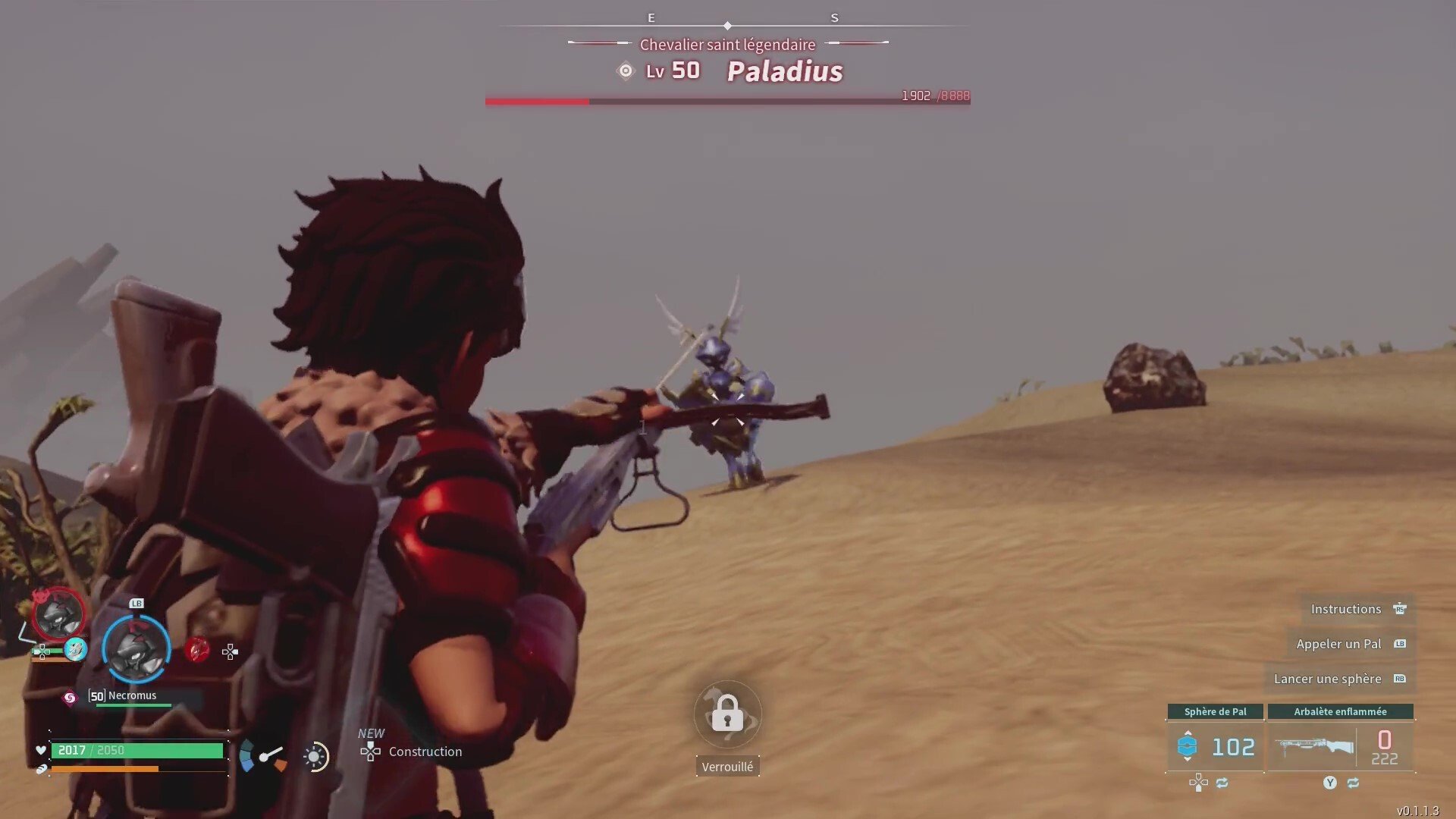The height and width of the screenshot is (819, 1456).
Task: Click the sun day-cycle clock icon
Action: [x=315, y=756]
